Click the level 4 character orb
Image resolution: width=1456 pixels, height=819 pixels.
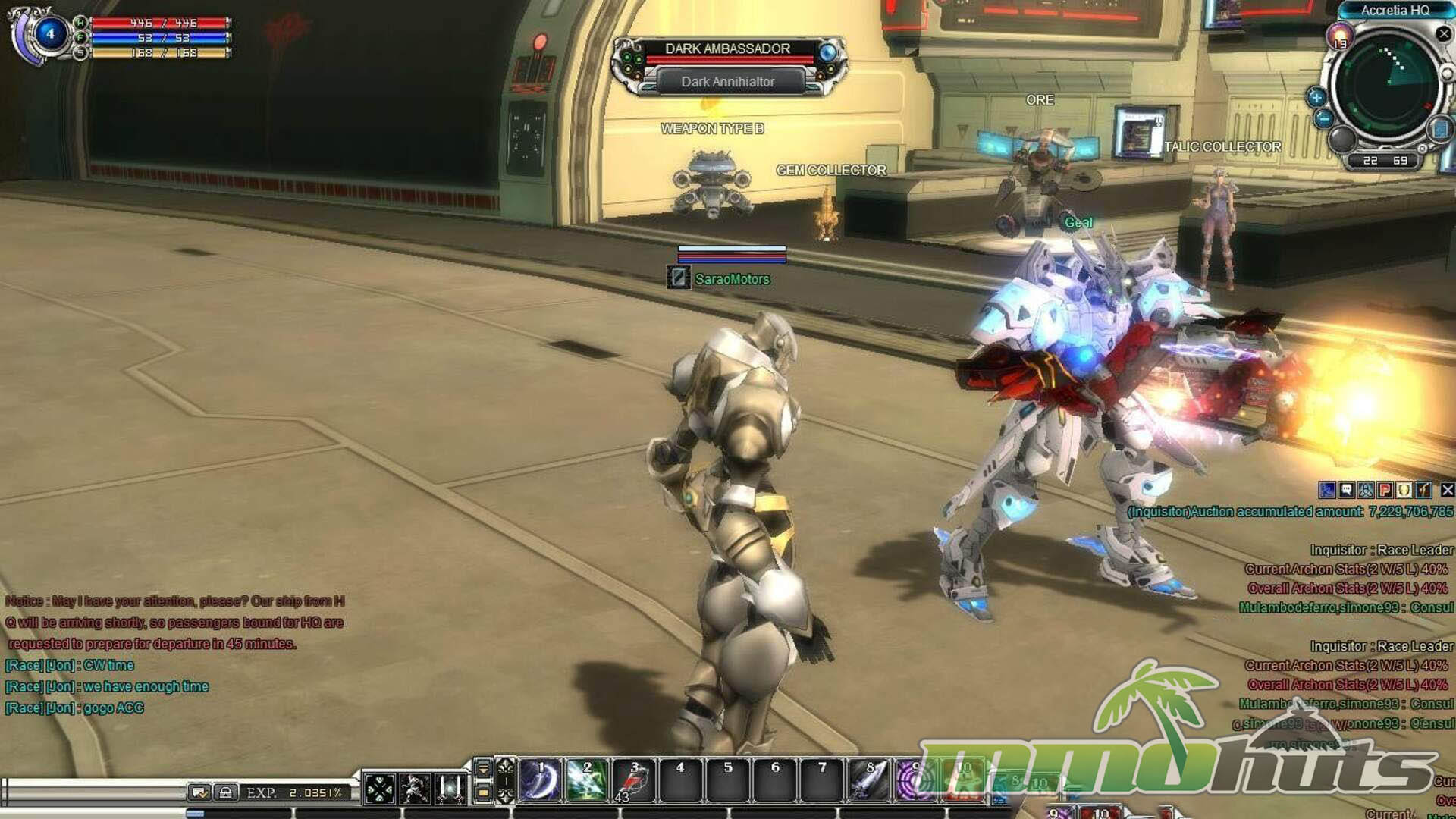[x=50, y=34]
